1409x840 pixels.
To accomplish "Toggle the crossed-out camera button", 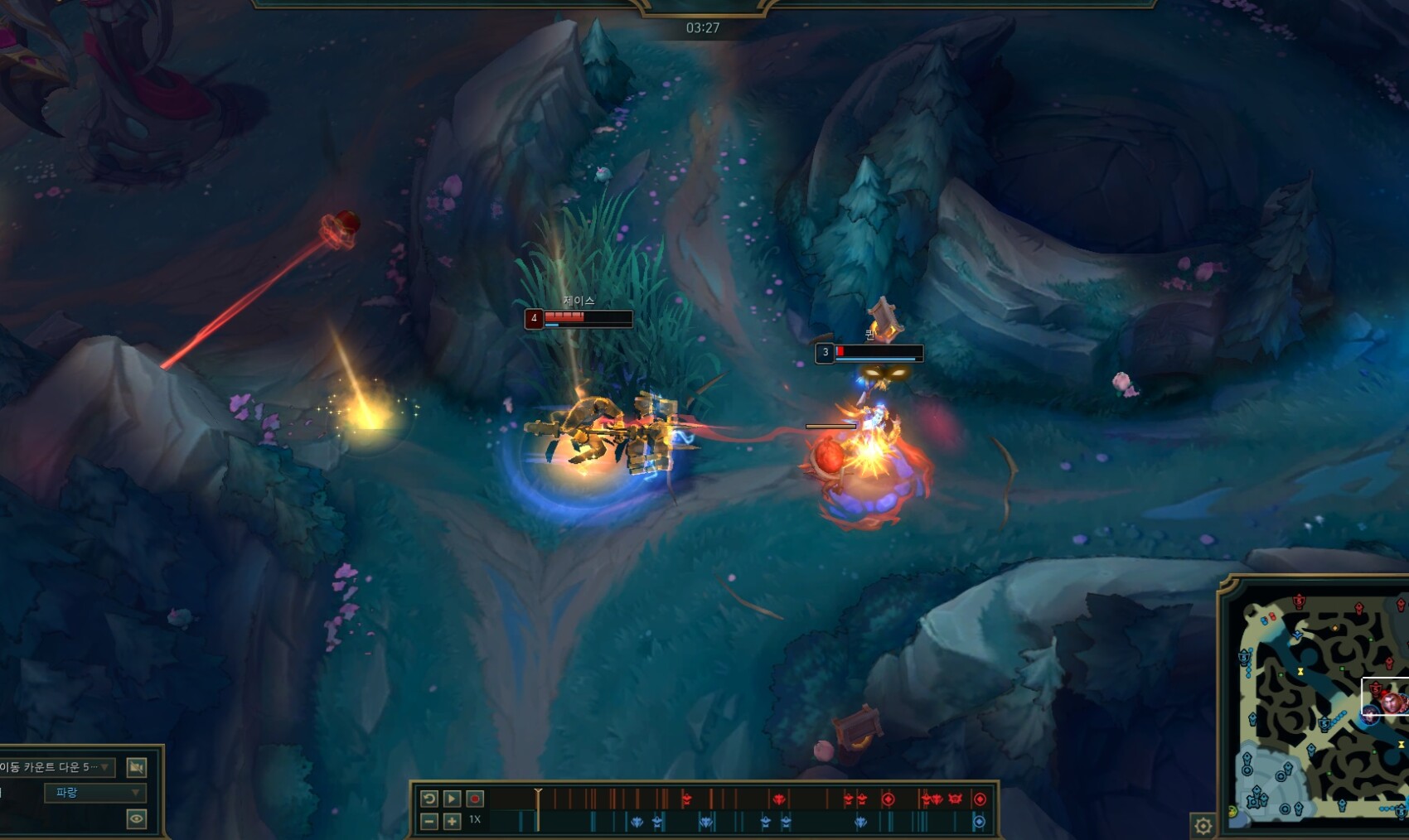I will coord(137,767).
